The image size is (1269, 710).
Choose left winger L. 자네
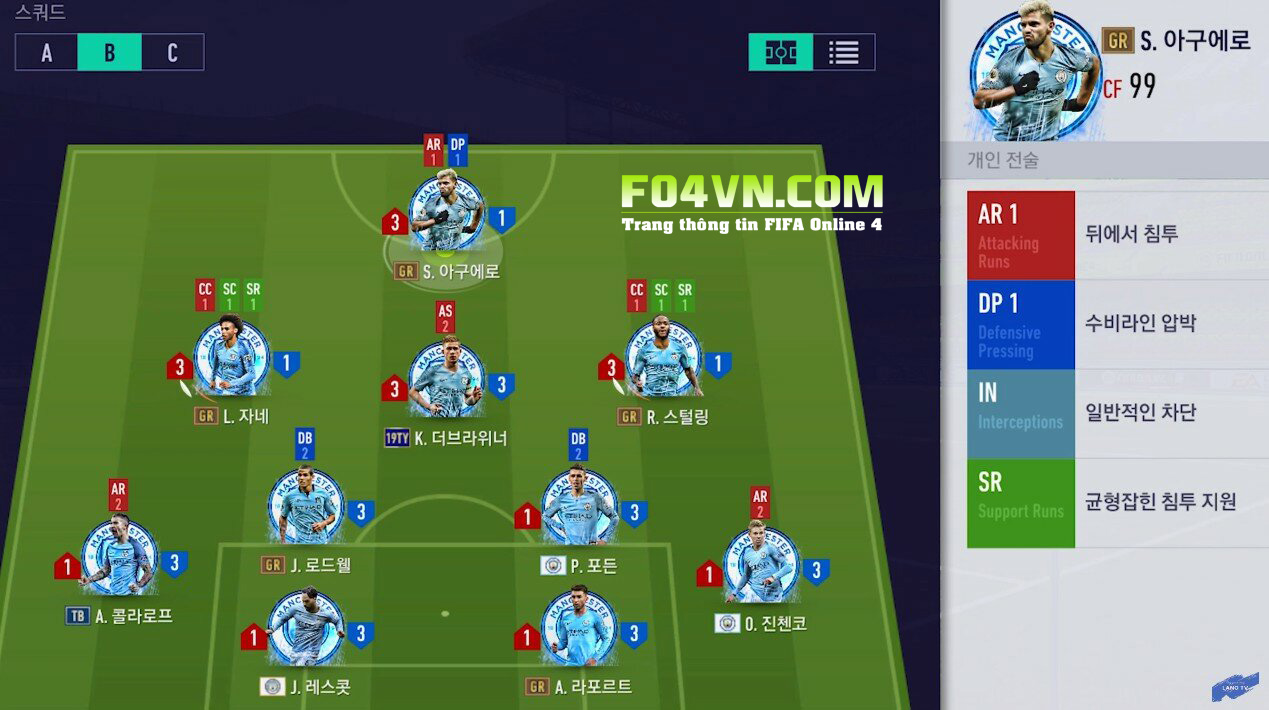231,358
